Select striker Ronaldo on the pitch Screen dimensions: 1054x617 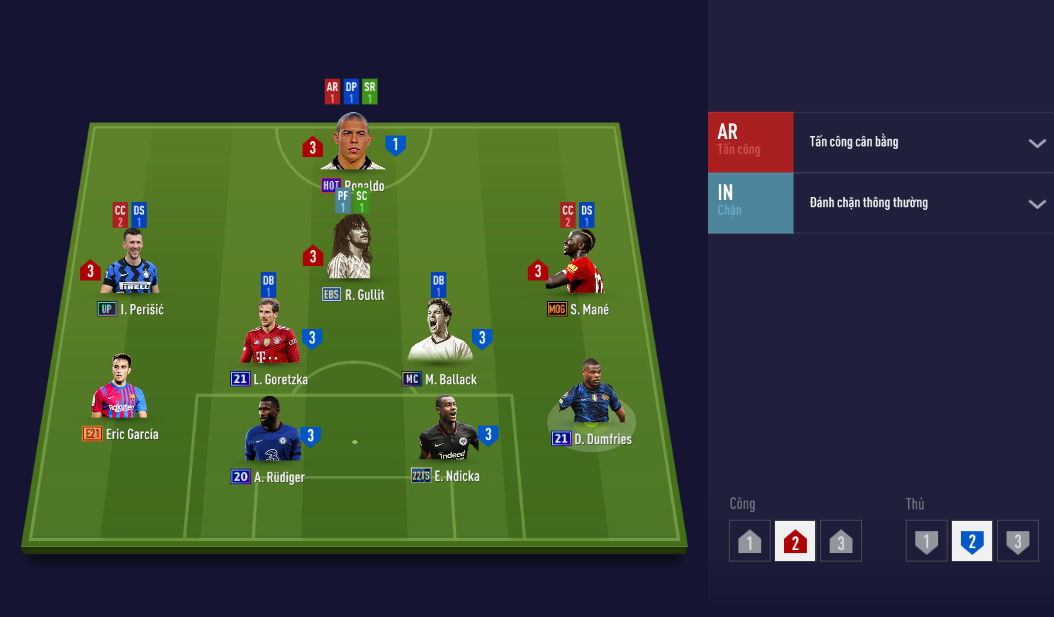353,143
